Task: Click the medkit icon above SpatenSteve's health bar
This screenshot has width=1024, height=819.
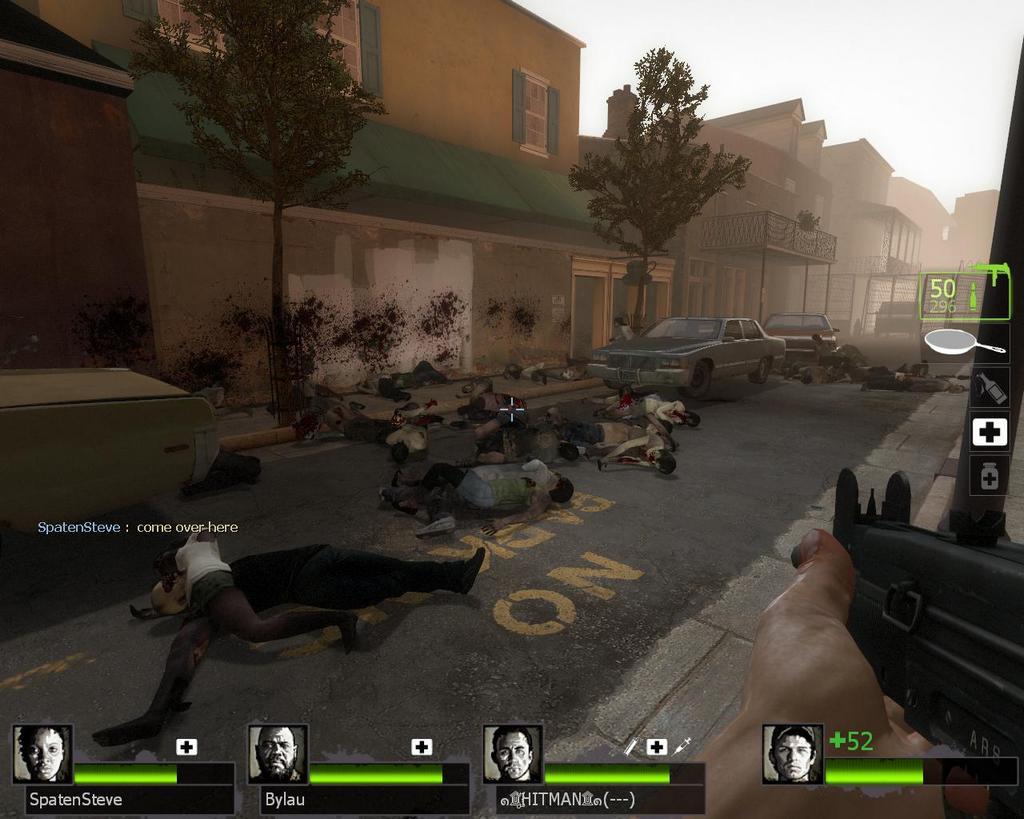Action: click(187, 746)
